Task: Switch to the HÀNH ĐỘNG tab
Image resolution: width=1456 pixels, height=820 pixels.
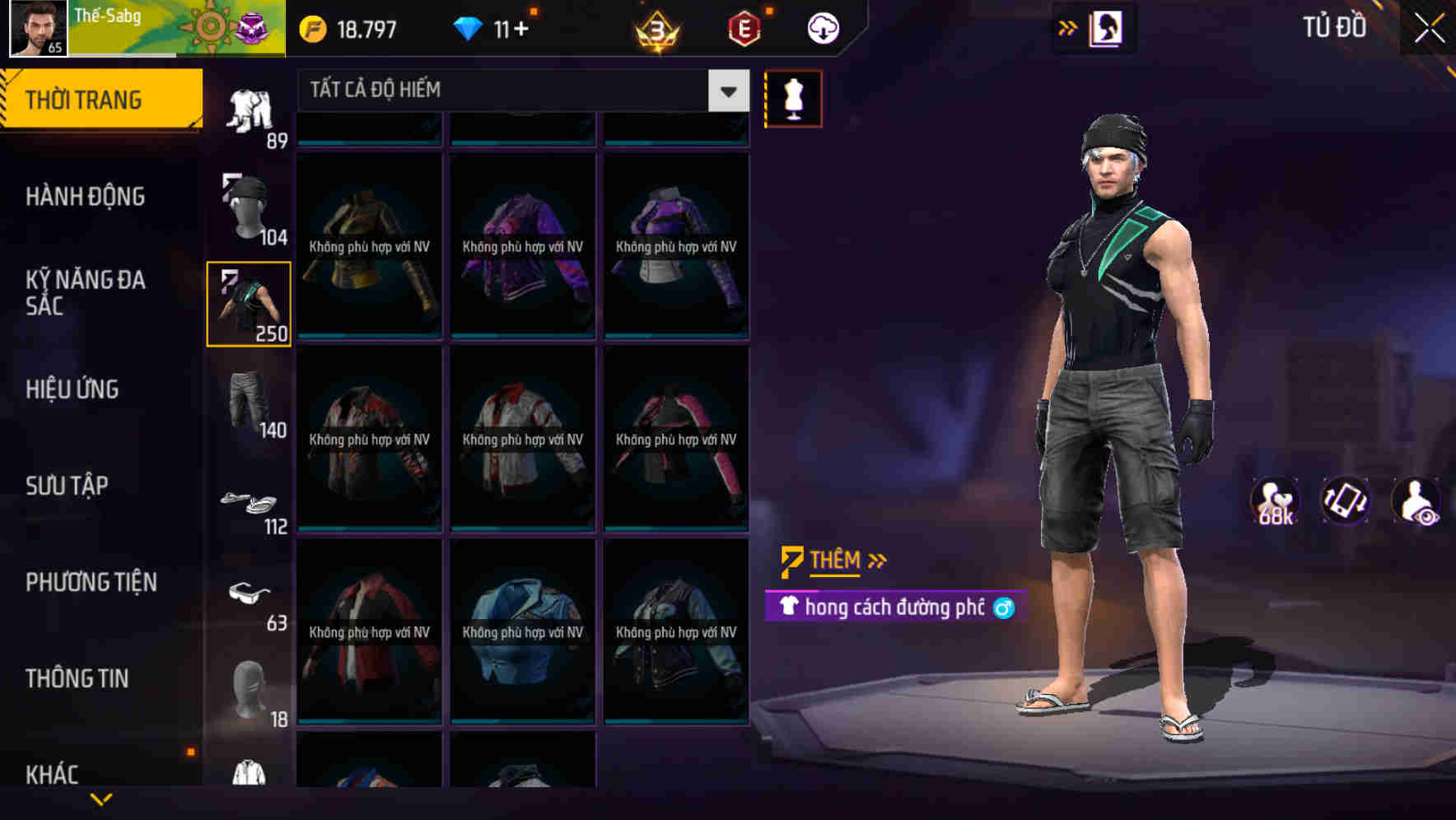Action: pos(87,198)
